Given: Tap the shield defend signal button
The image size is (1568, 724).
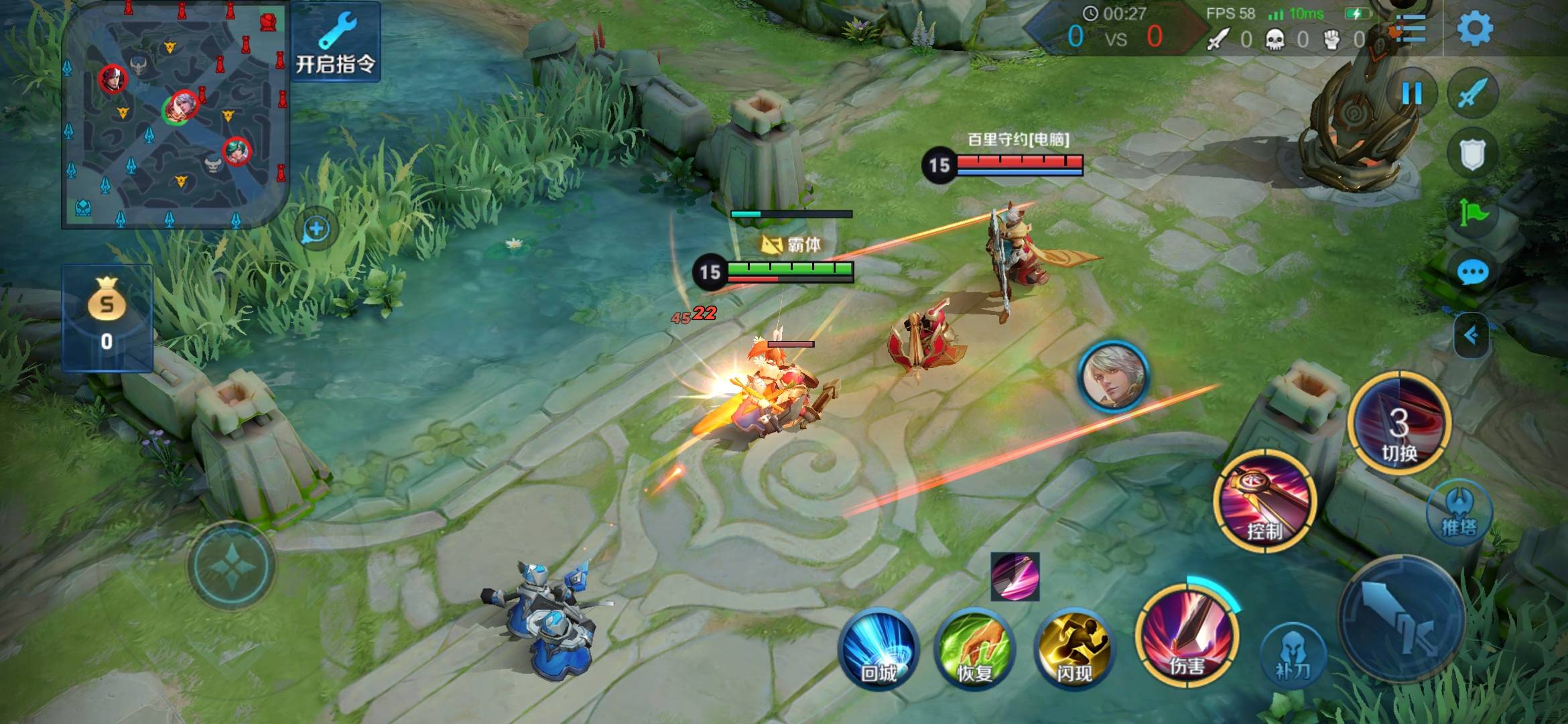Looking at the screenshot, I should (1472, 154).
